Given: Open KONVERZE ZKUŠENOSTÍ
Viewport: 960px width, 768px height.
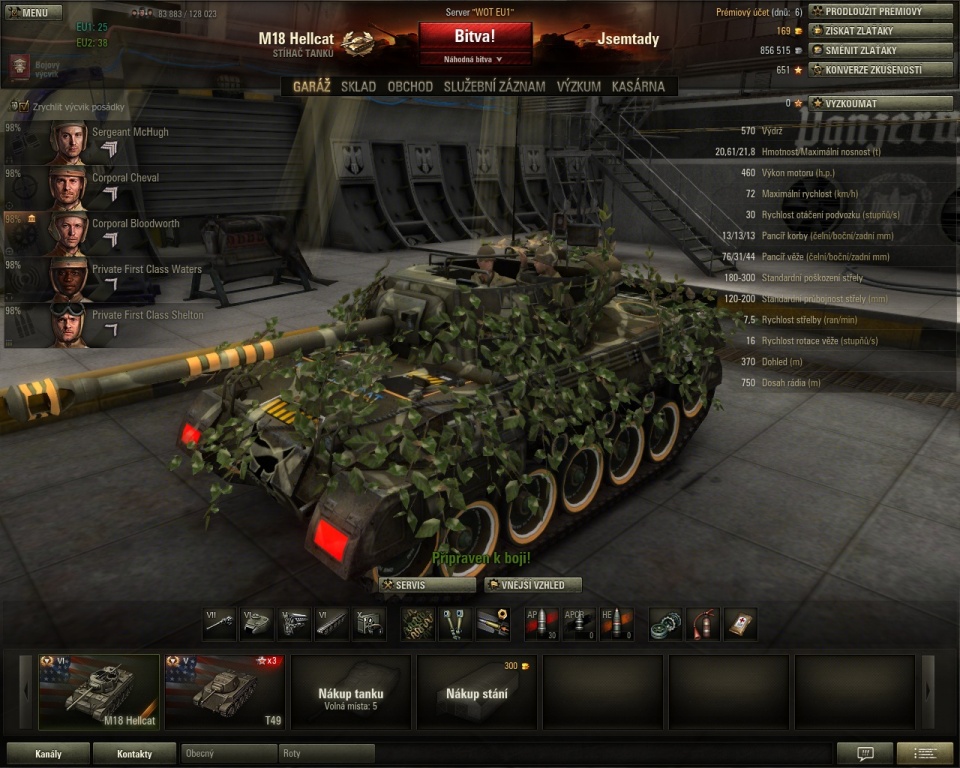Looking at the screenshot, I should (x=880, y=70).
